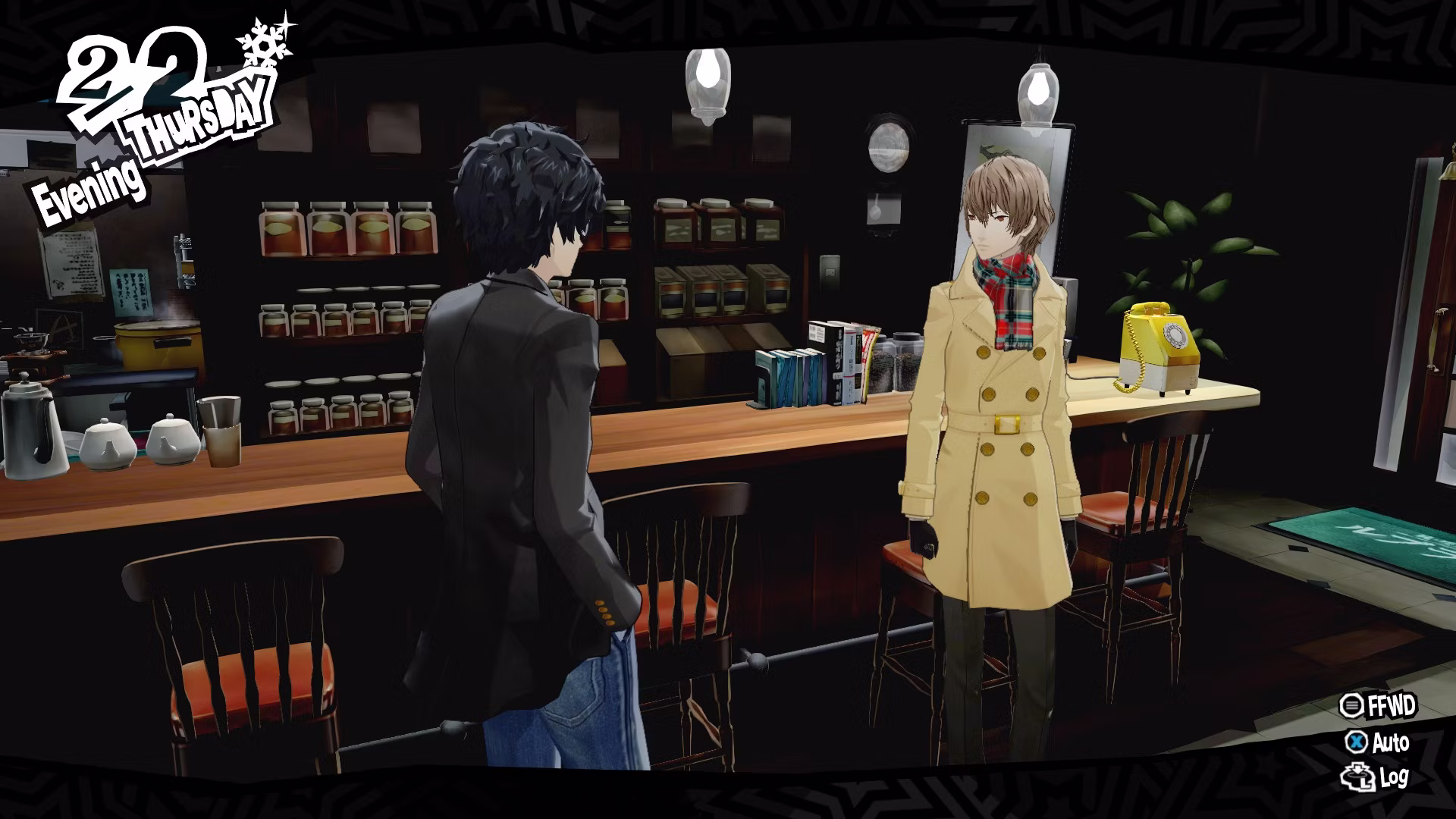The height and width of the screenshot is (819, 1456).
Task: Toggle Auto dialogue advance
Action: click(x=1378, y=742)
